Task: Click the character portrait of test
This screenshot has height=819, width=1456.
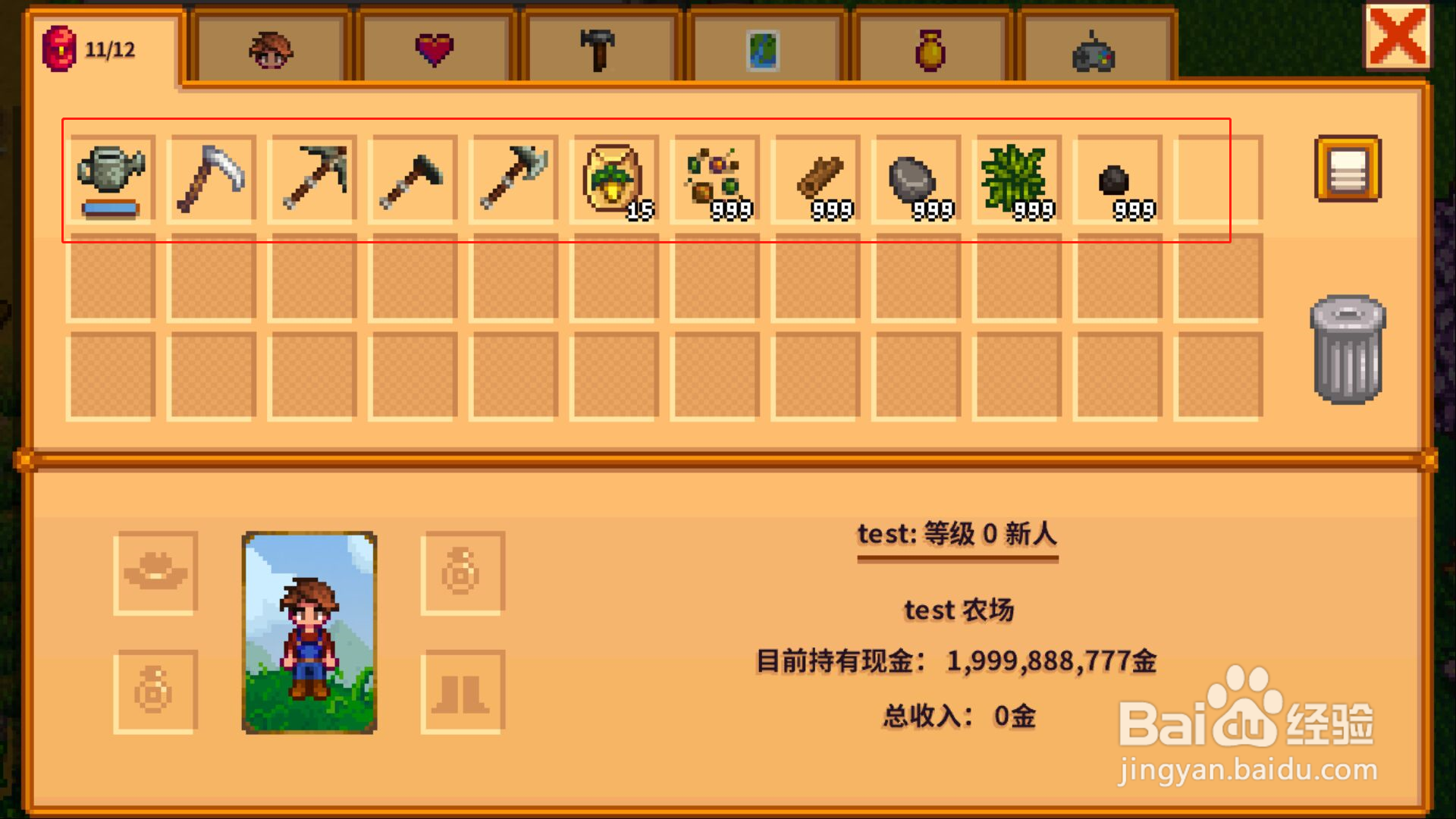Action: [x=309, y=635]
